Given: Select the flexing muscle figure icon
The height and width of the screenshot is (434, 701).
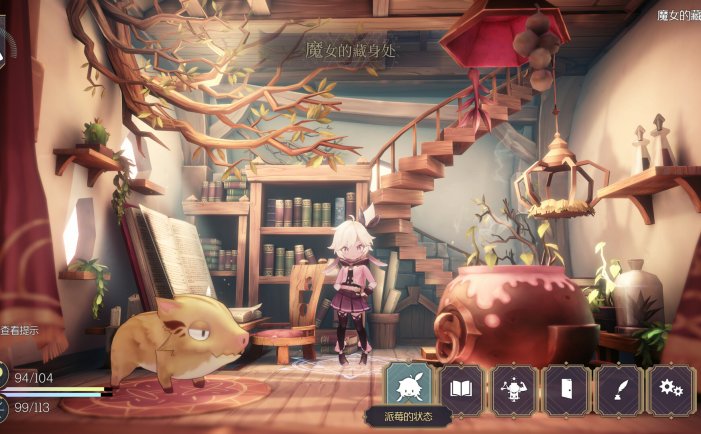Looking at the screenshot, I should pos(514,388).
